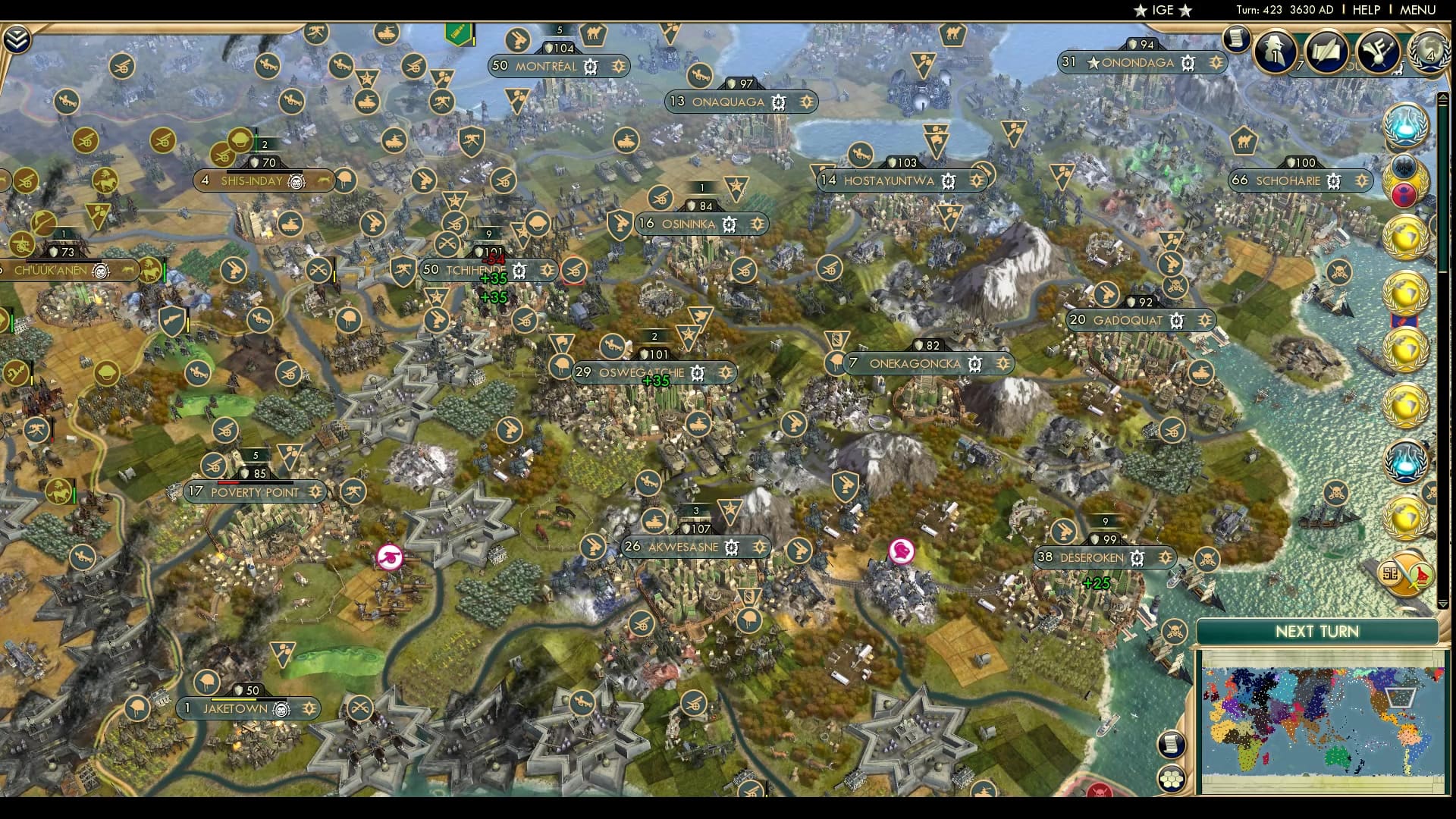The image size is (1456, 819).
Task: Open the Great Writer notification icon
Action: tap(1327, 52)
